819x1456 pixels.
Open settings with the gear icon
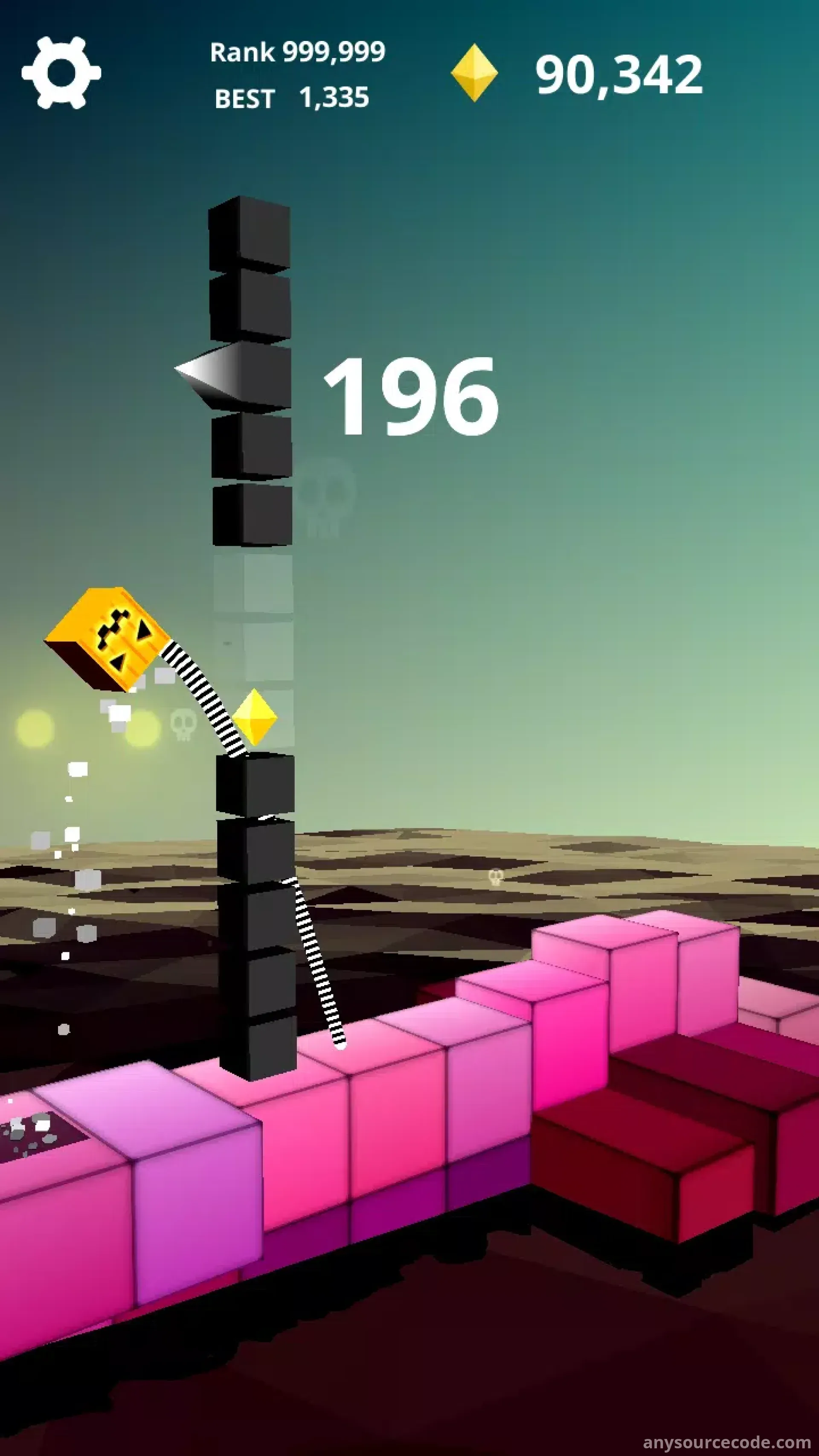tap(61, 73)
